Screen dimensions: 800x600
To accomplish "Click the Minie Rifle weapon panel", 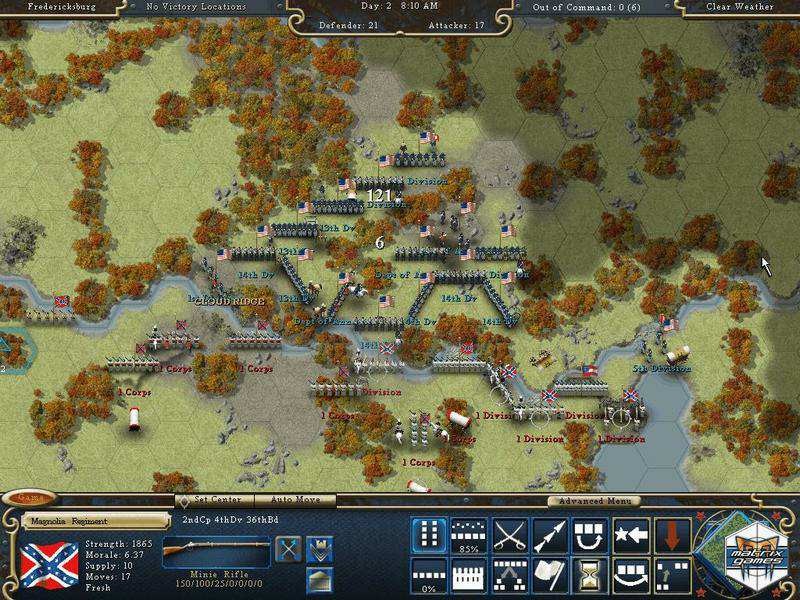I will pos(216,553).
